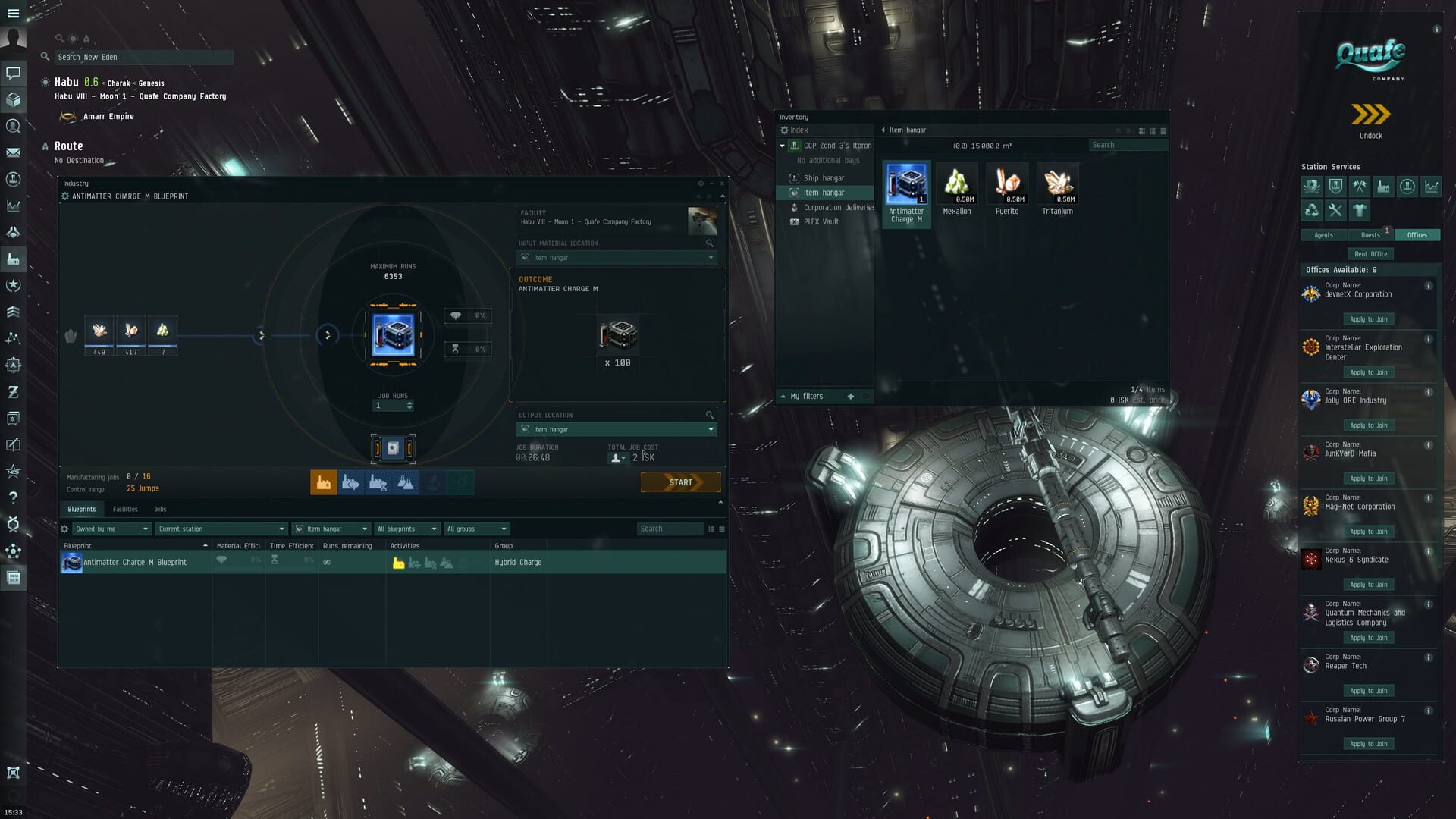The width and height of the screenshot is (1456, 819).
Task: Open the Reprocessing Plant station service
Action: (1312, 210)
